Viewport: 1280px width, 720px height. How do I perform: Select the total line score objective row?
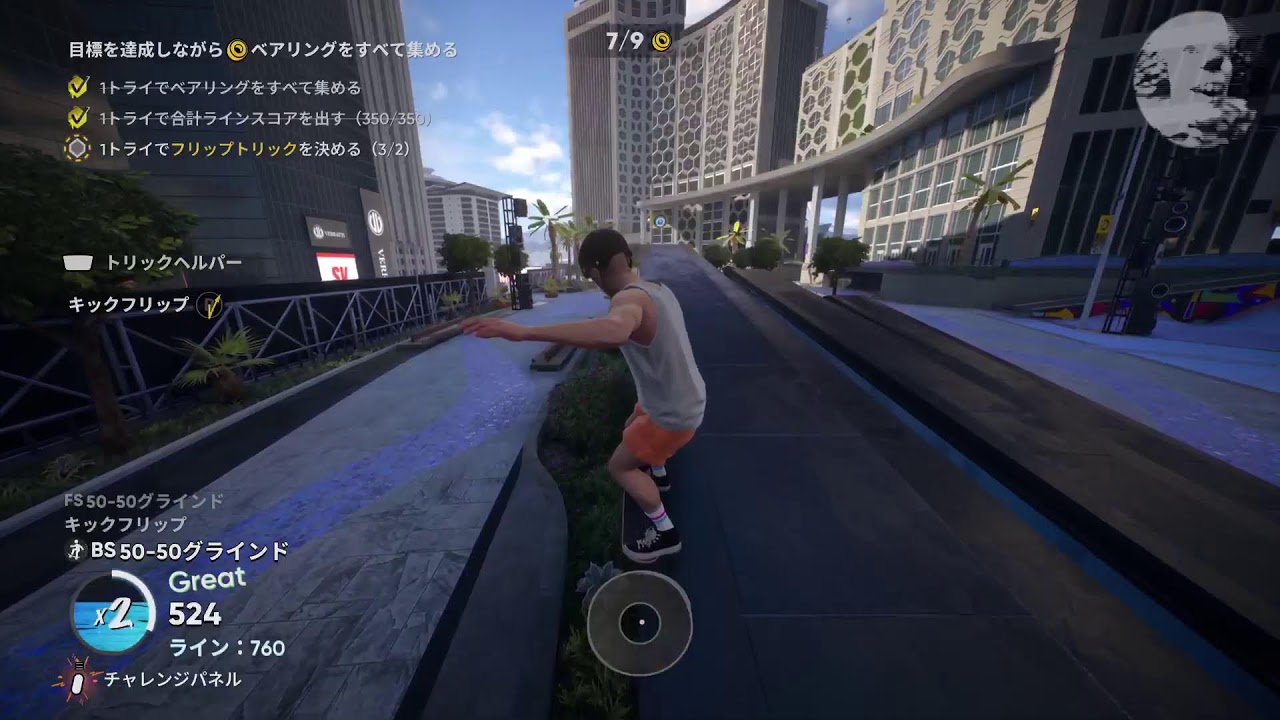point(264,119)
